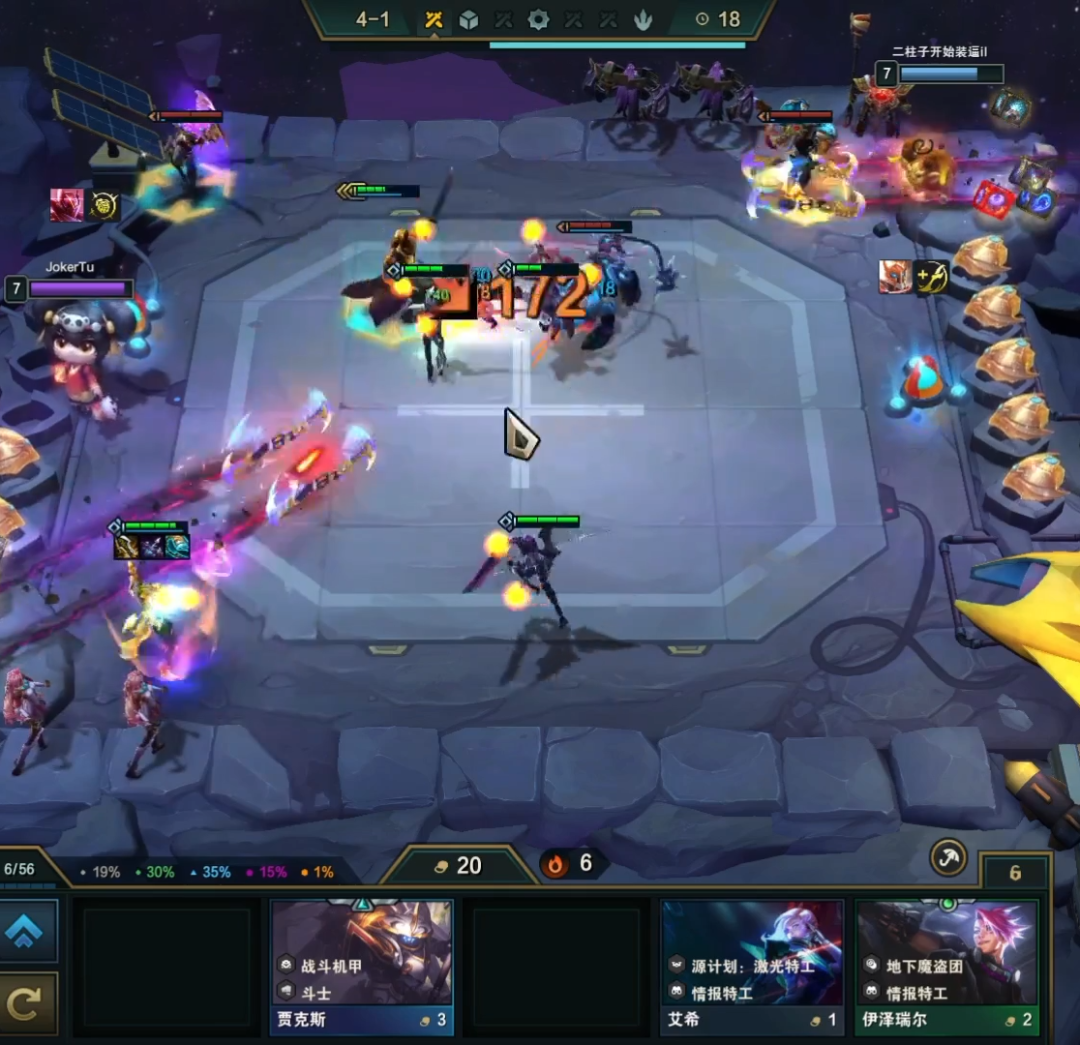1080x1045 pixels.
Task: Click the gear round icon in stage tracker
Action: pos(538,20)
